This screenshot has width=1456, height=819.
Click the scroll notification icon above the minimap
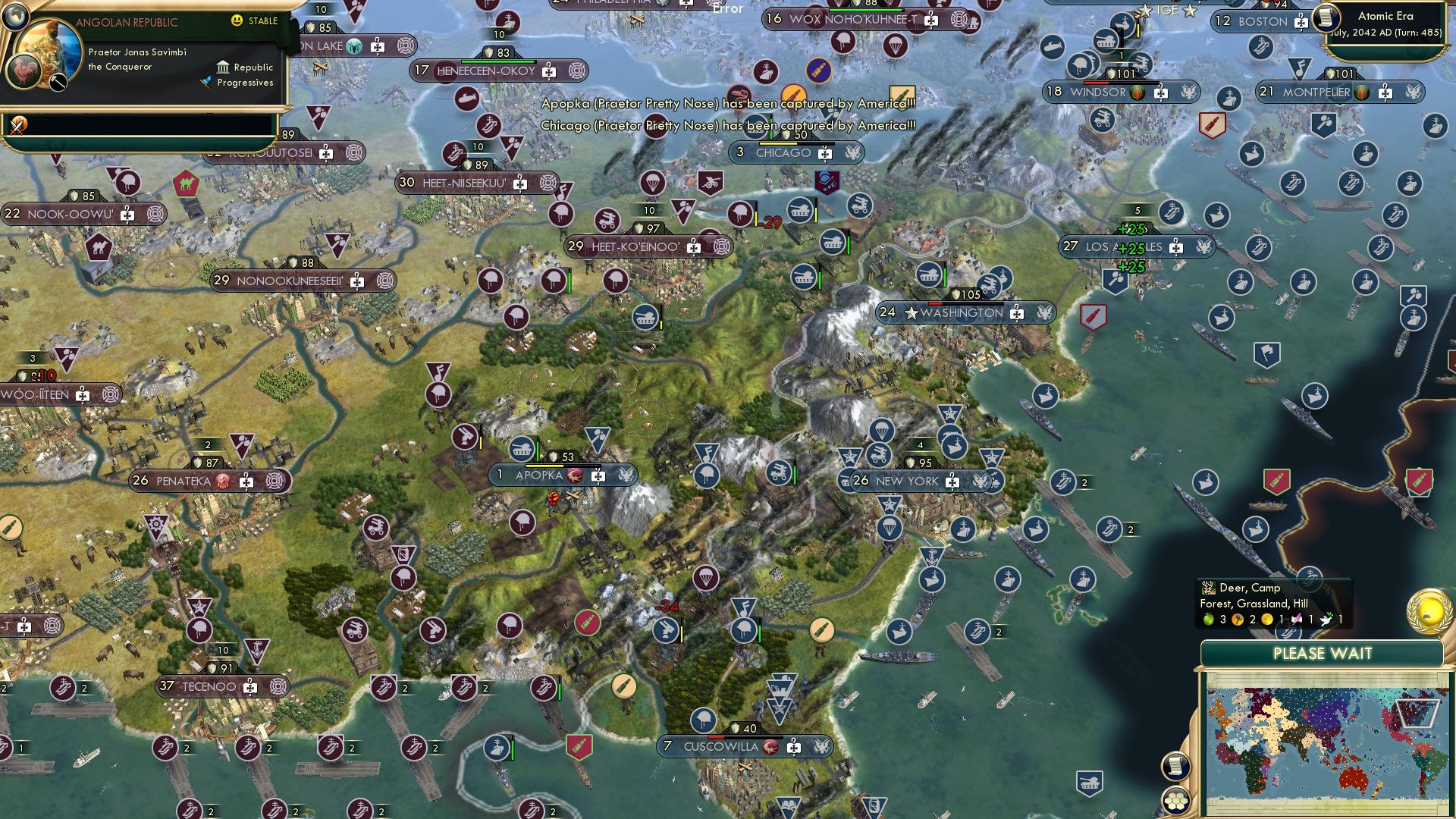click(1175, 767)
